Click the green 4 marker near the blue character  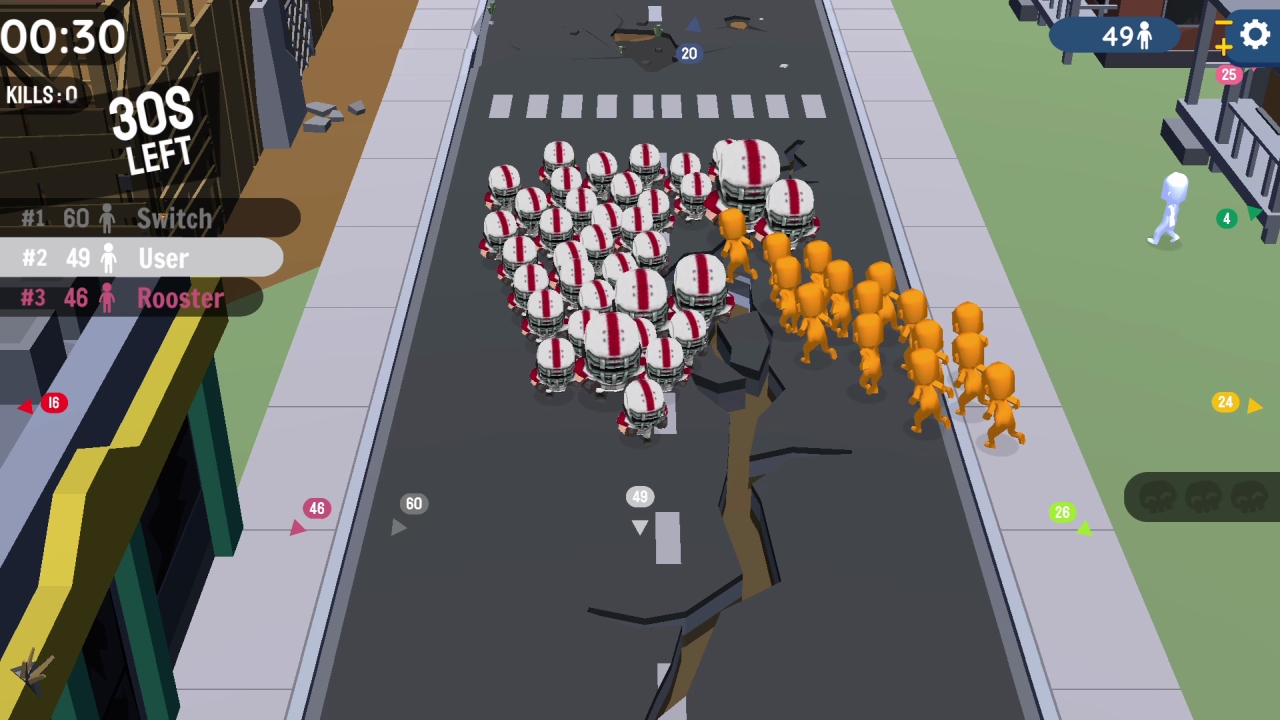(x=1226, y=218)
